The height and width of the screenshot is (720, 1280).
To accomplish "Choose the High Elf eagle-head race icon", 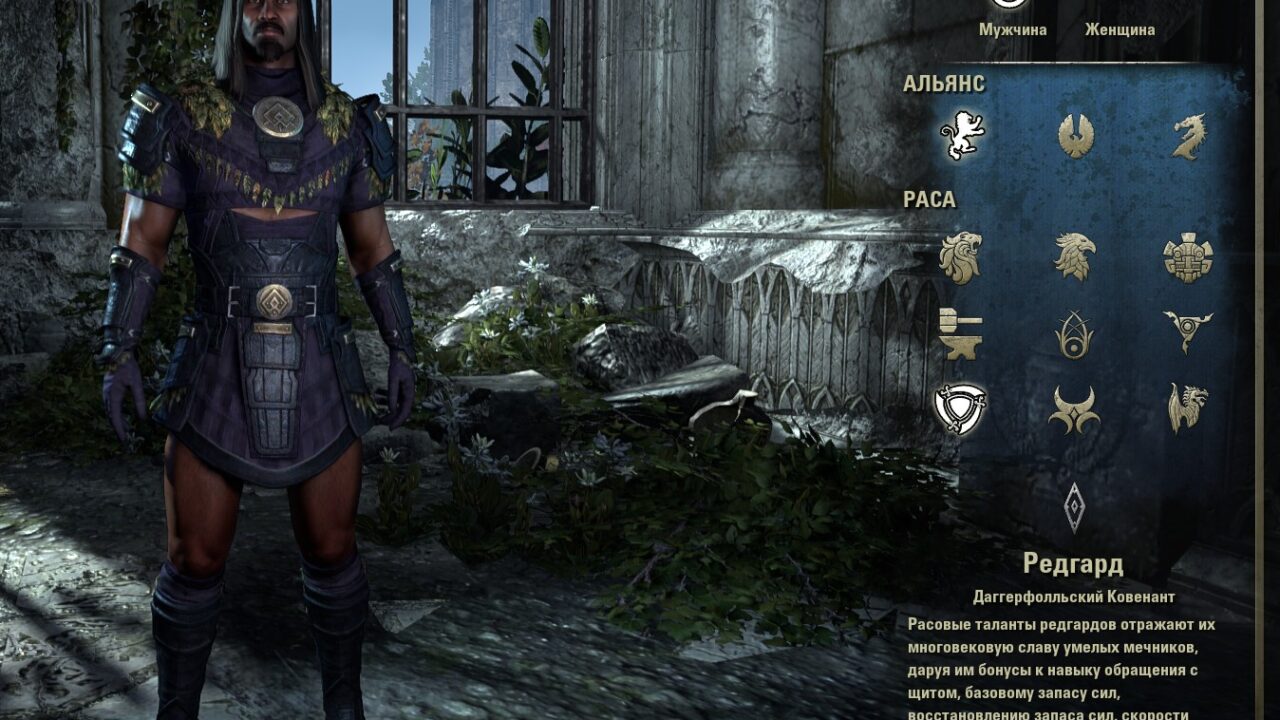I will click(x=1075, y=257).
